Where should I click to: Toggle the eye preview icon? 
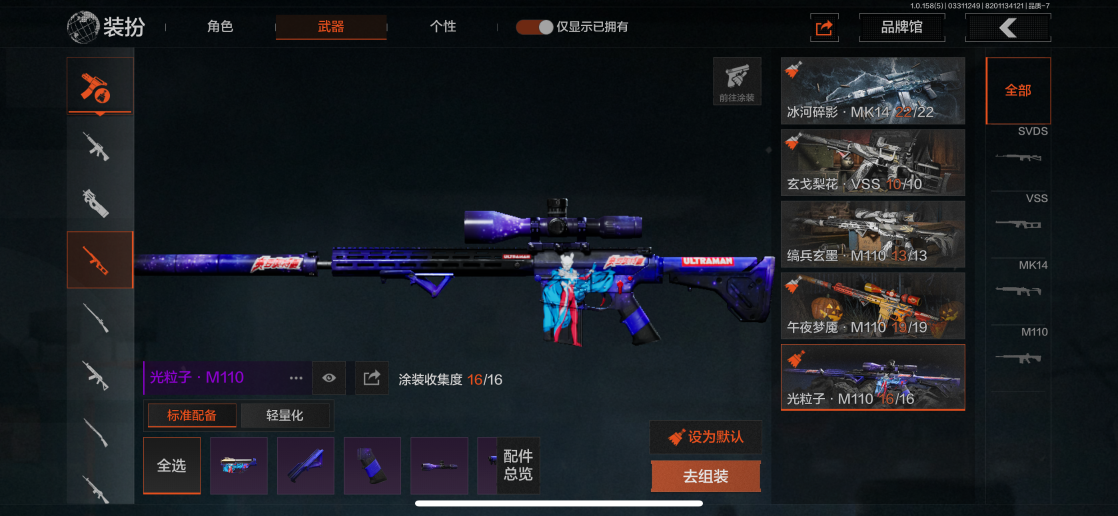[329, 378]
